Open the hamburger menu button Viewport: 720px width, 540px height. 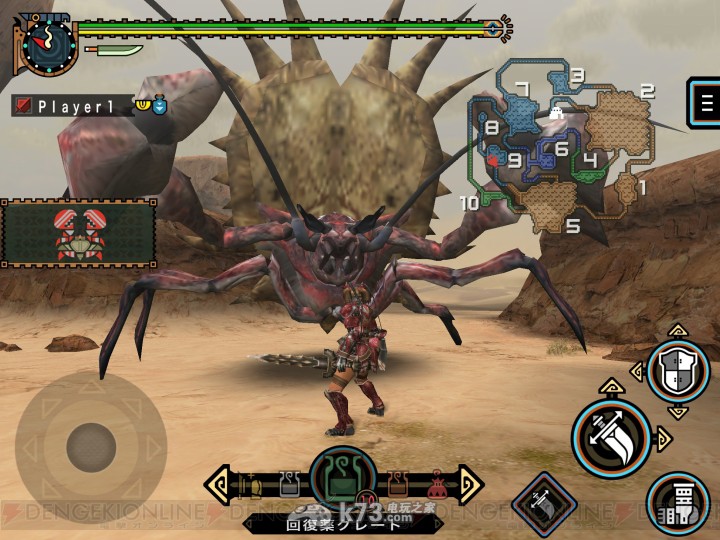click(705, 102)
